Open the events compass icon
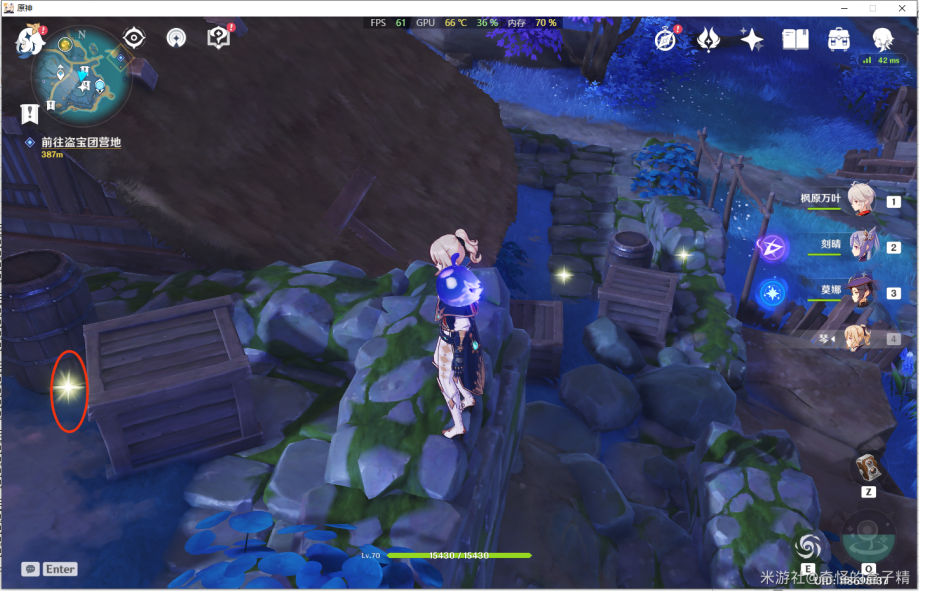Image resolution: width=925 pixels, height=600 pixels. point(666,39)
